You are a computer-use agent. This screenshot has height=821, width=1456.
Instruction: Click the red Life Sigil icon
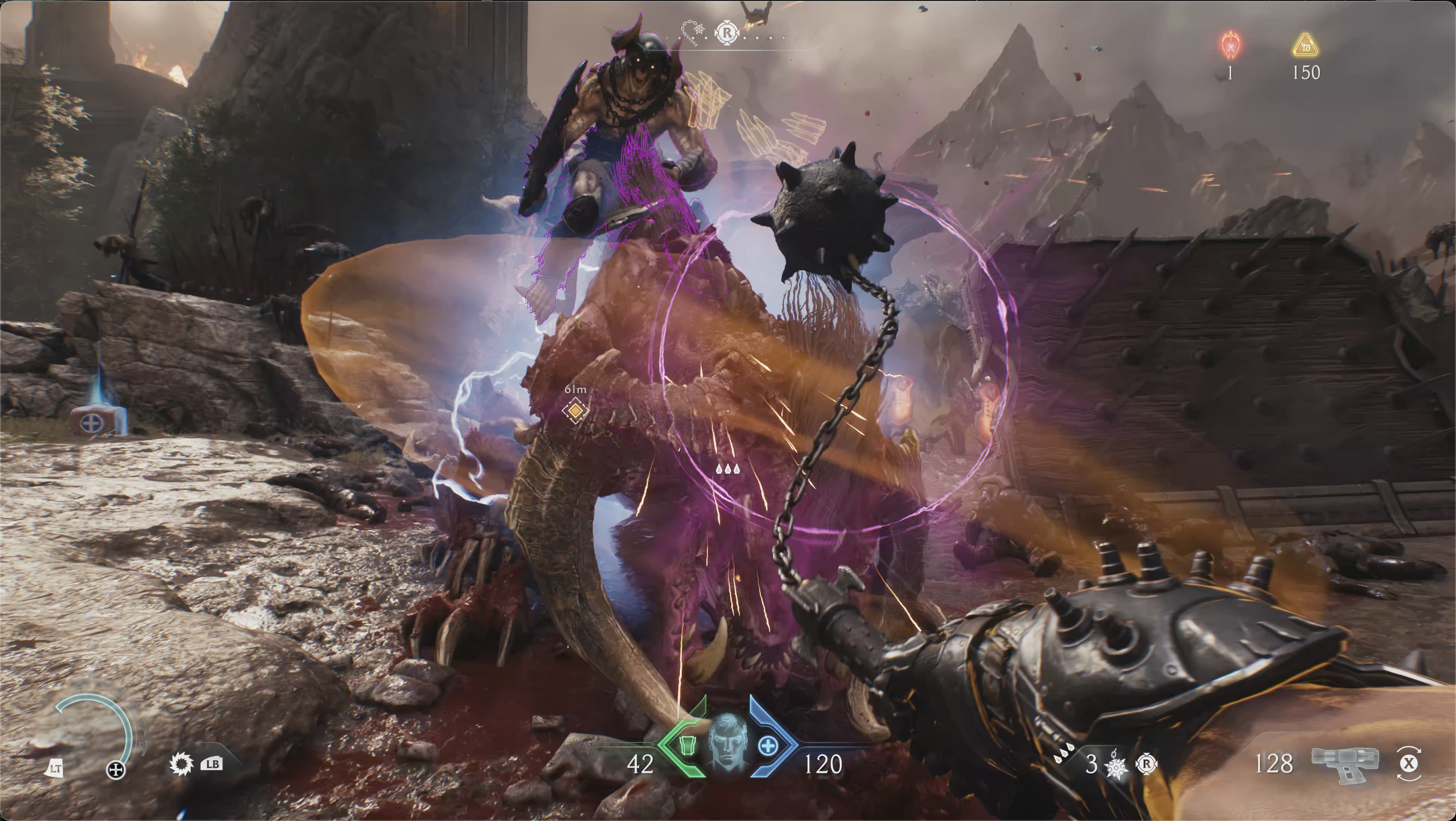click(x=1231, y=45)
